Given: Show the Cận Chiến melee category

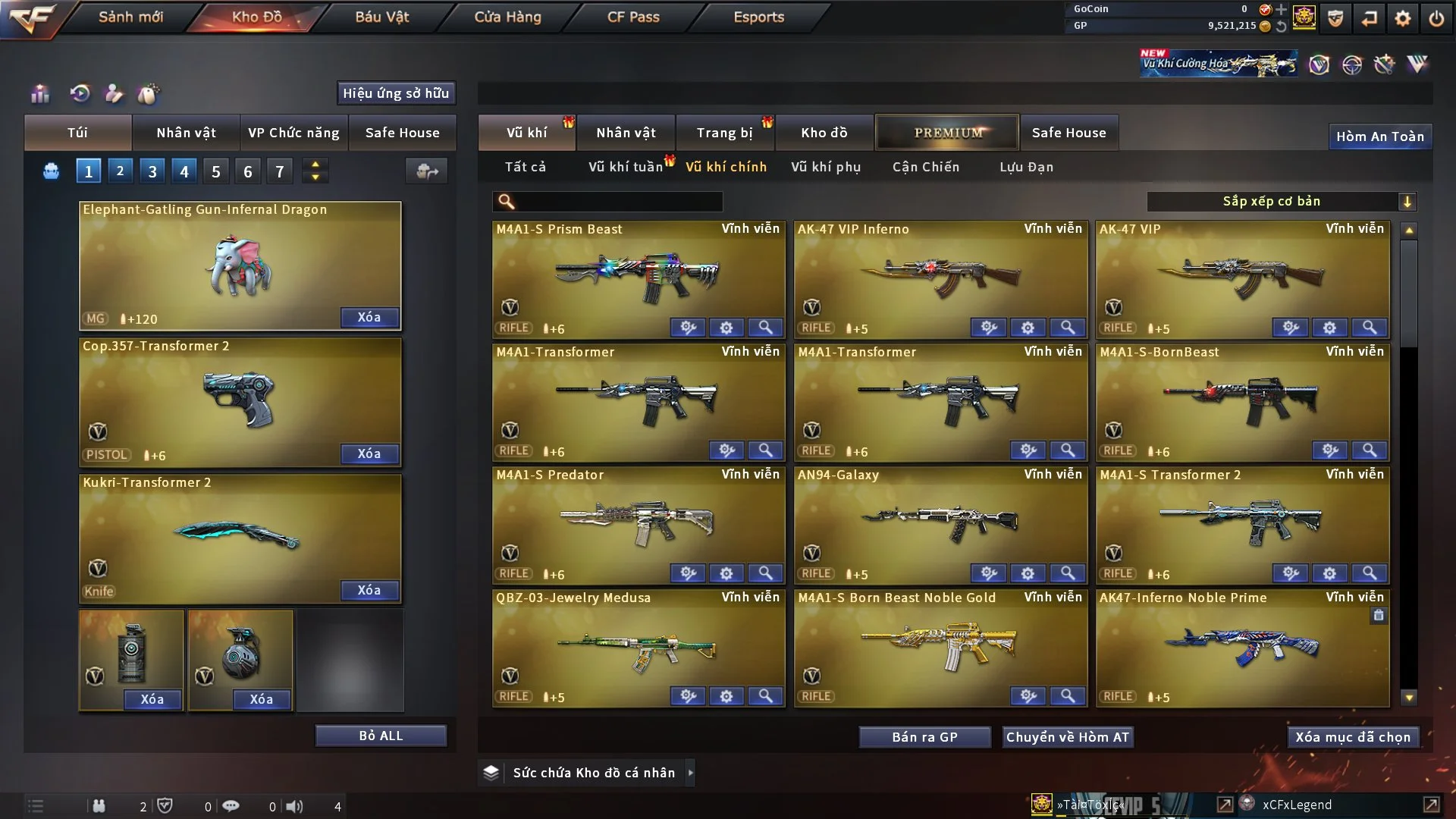Looking at the screenshot, I should [926, 167].
